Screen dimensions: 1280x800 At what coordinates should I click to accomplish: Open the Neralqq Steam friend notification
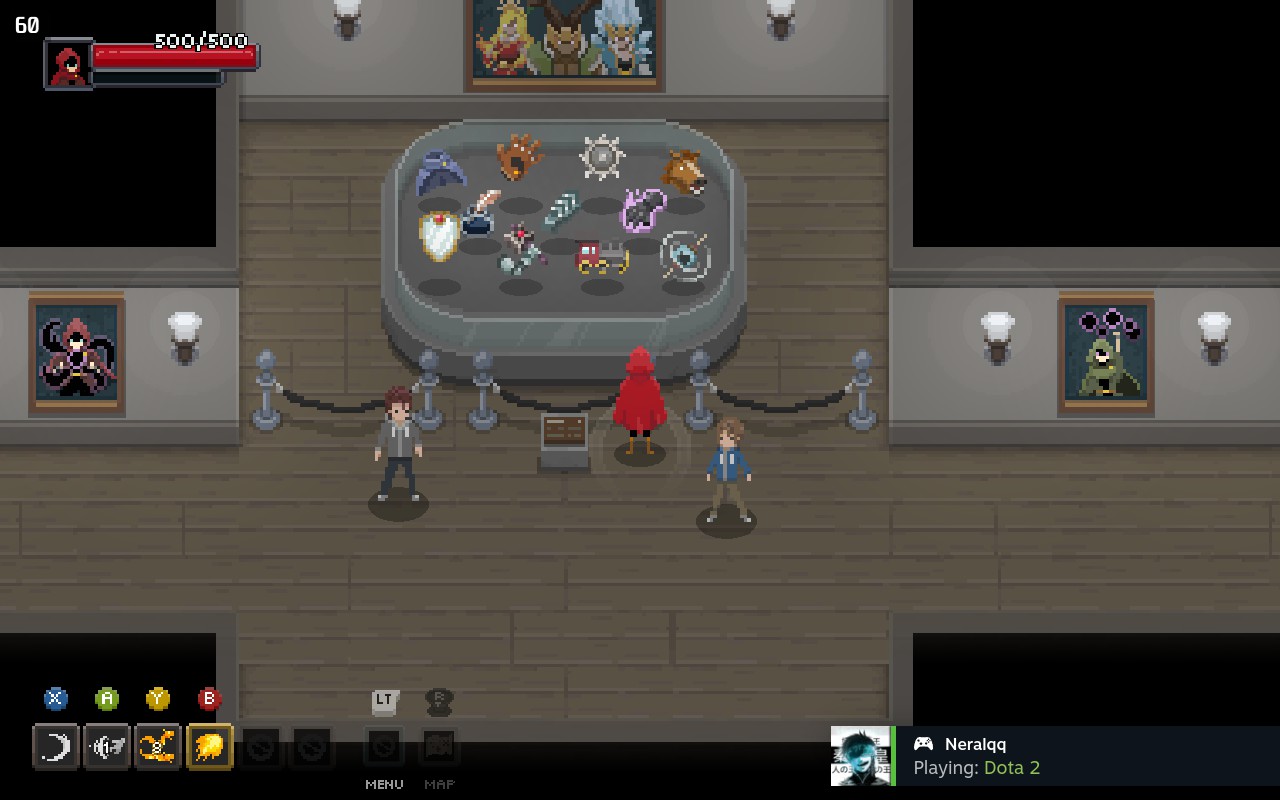1055,756
